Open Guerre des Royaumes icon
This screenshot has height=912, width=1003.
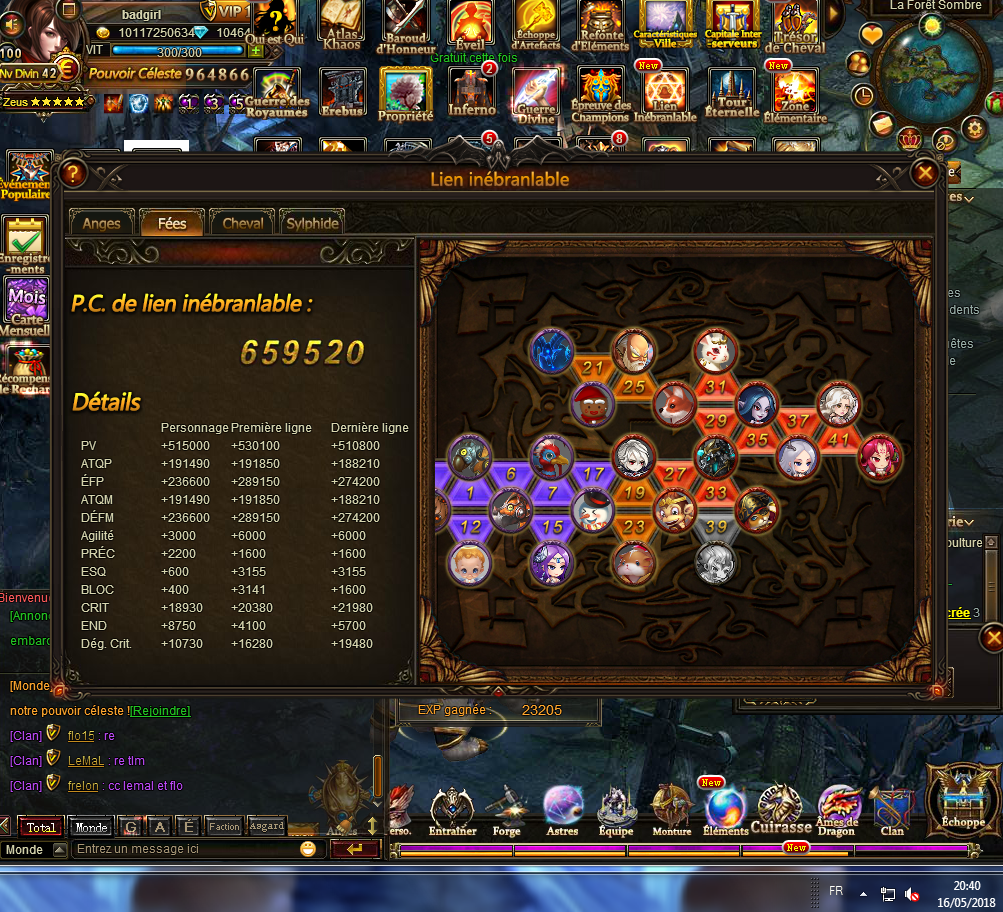(276, 92)
